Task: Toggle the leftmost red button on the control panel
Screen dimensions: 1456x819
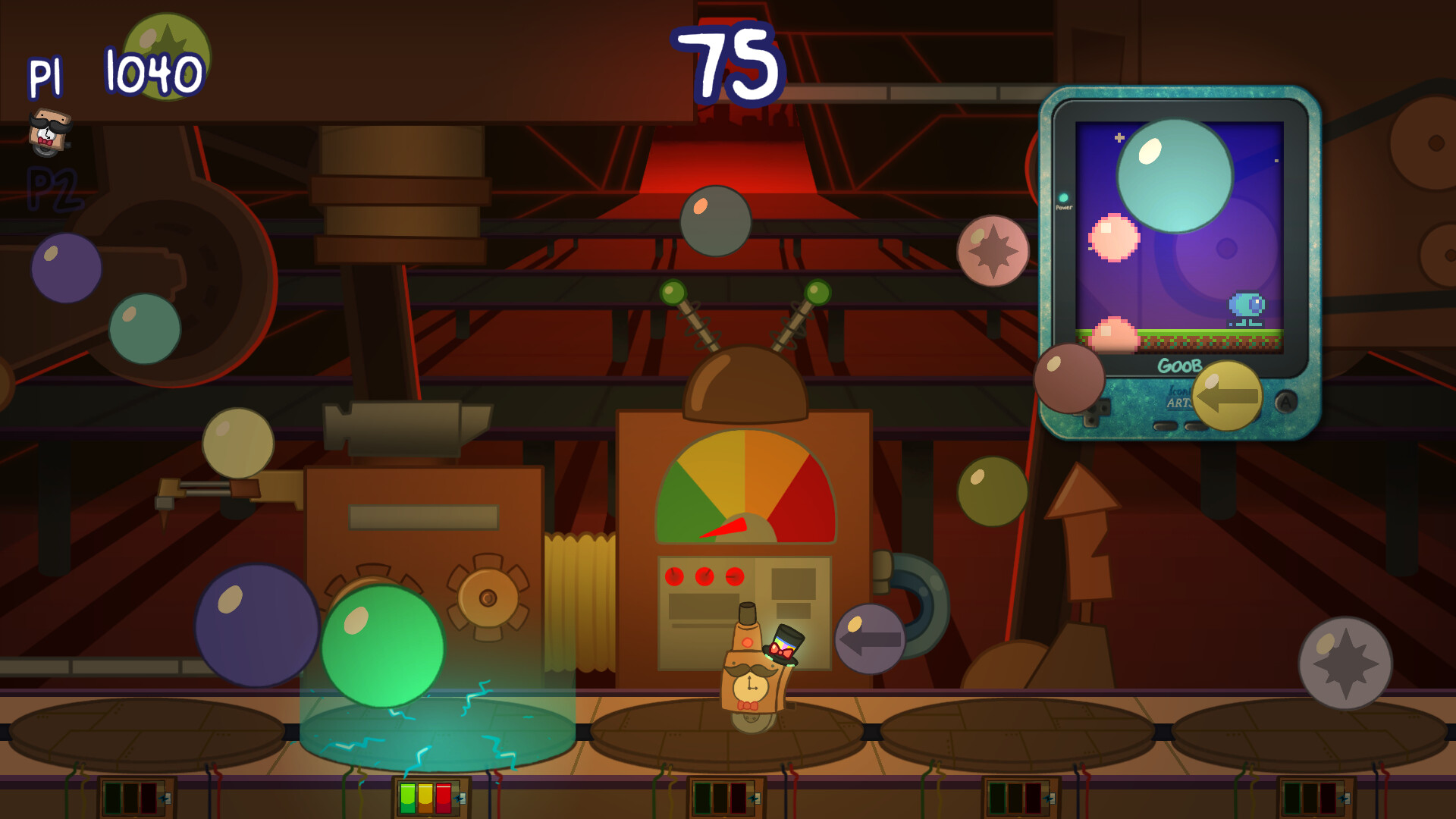Action: click(673, 575)
